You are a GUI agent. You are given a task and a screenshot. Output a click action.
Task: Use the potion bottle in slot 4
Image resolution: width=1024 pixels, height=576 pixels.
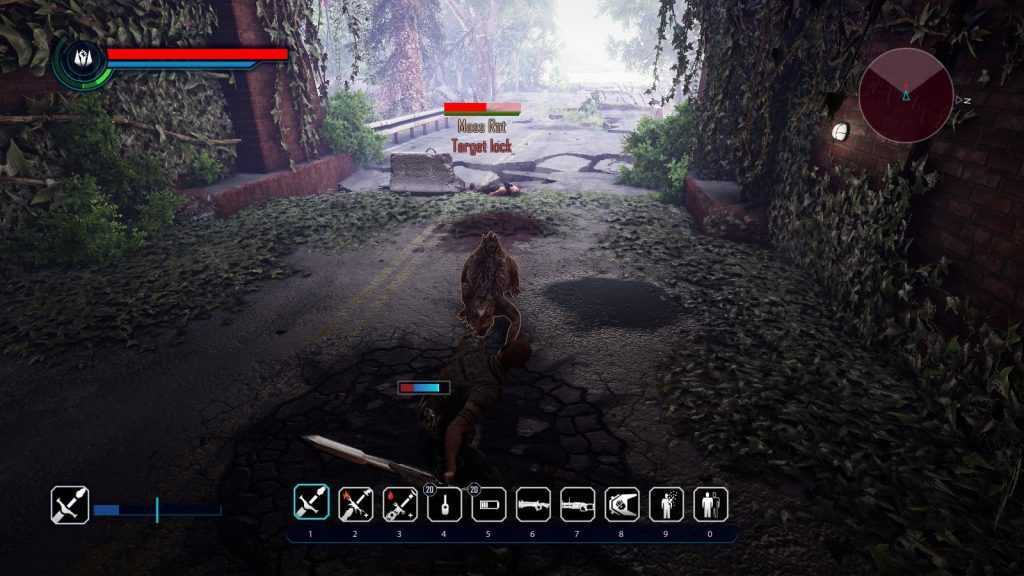click(444, 504)
